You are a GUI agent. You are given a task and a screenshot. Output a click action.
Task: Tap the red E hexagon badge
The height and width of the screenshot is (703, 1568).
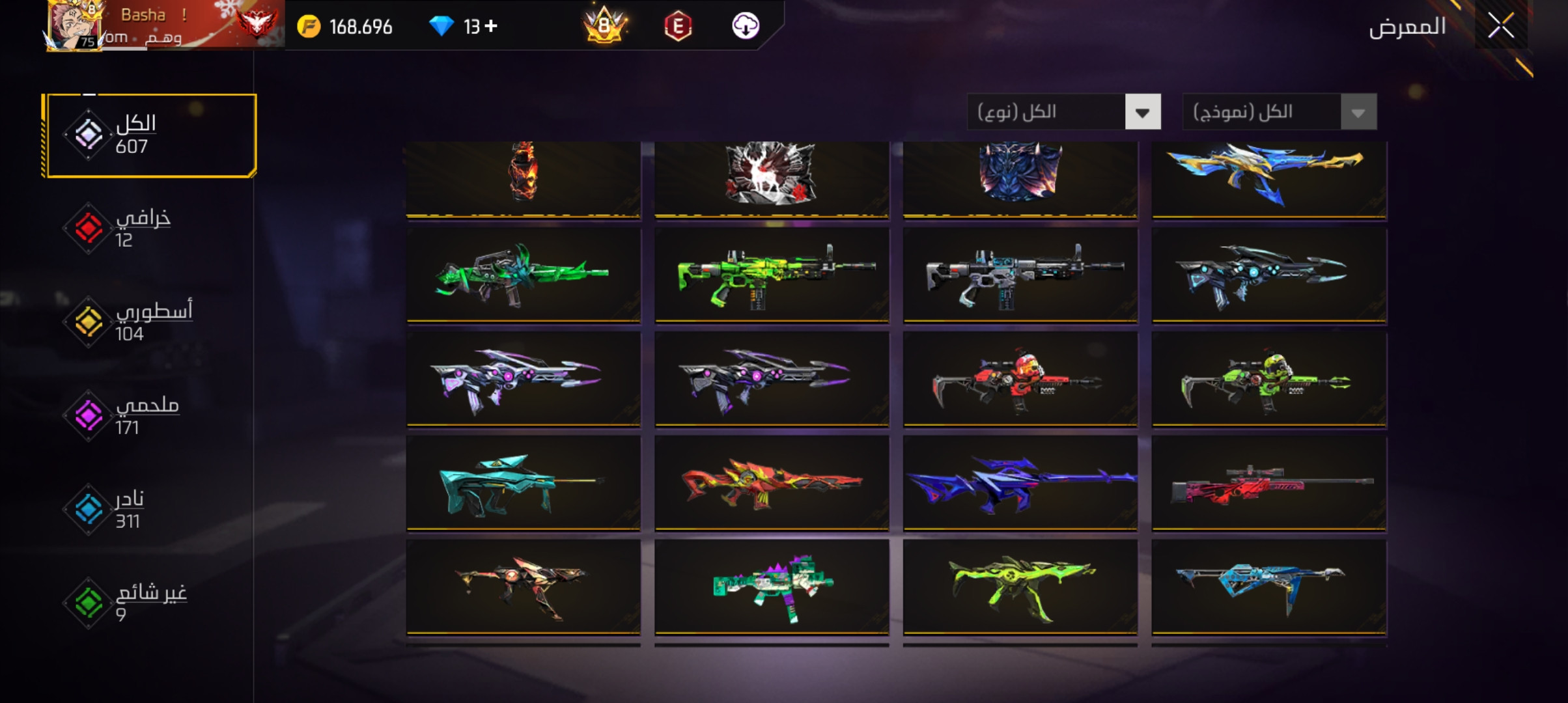[x=678, y=26]
